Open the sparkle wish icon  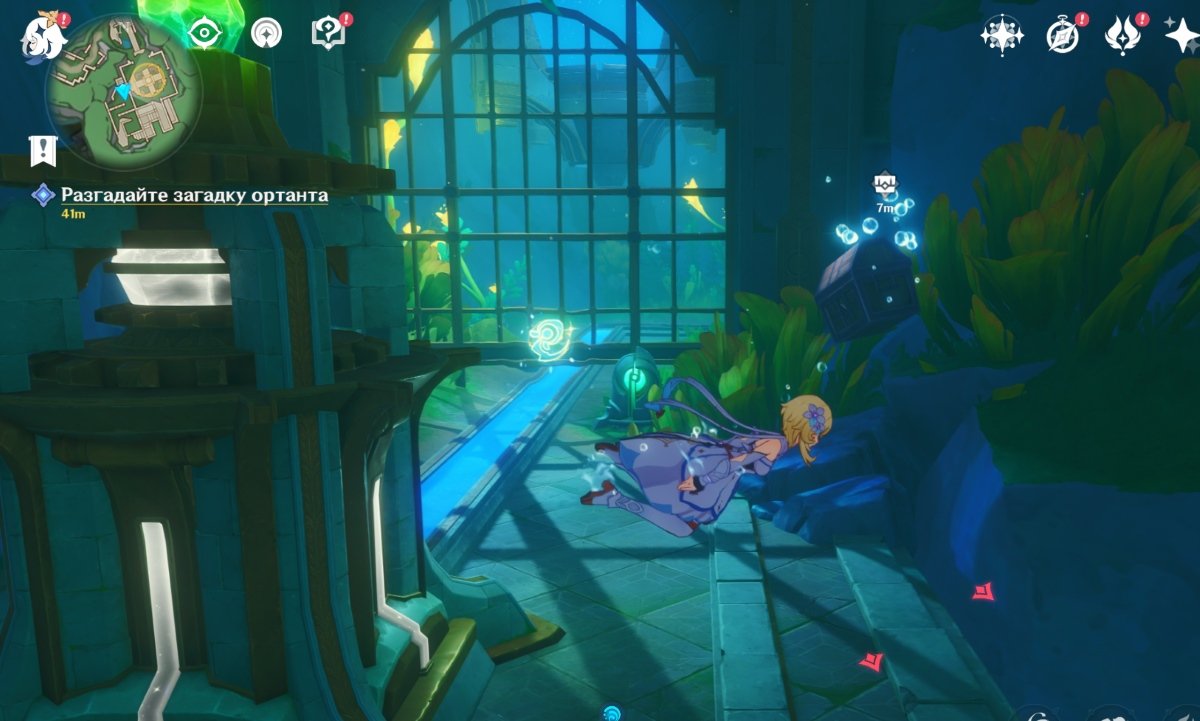1182,35
